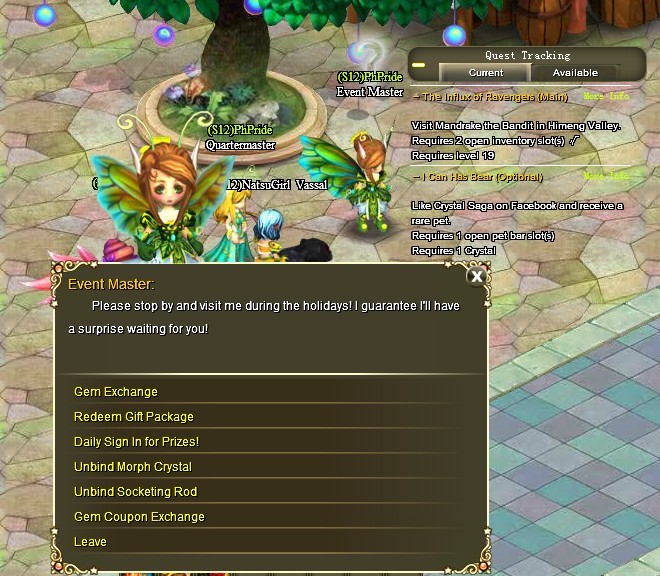This screenshot has height=576, width=660.
Task: Close the Event Master dialogue window
Action: [x=477, y=277]
